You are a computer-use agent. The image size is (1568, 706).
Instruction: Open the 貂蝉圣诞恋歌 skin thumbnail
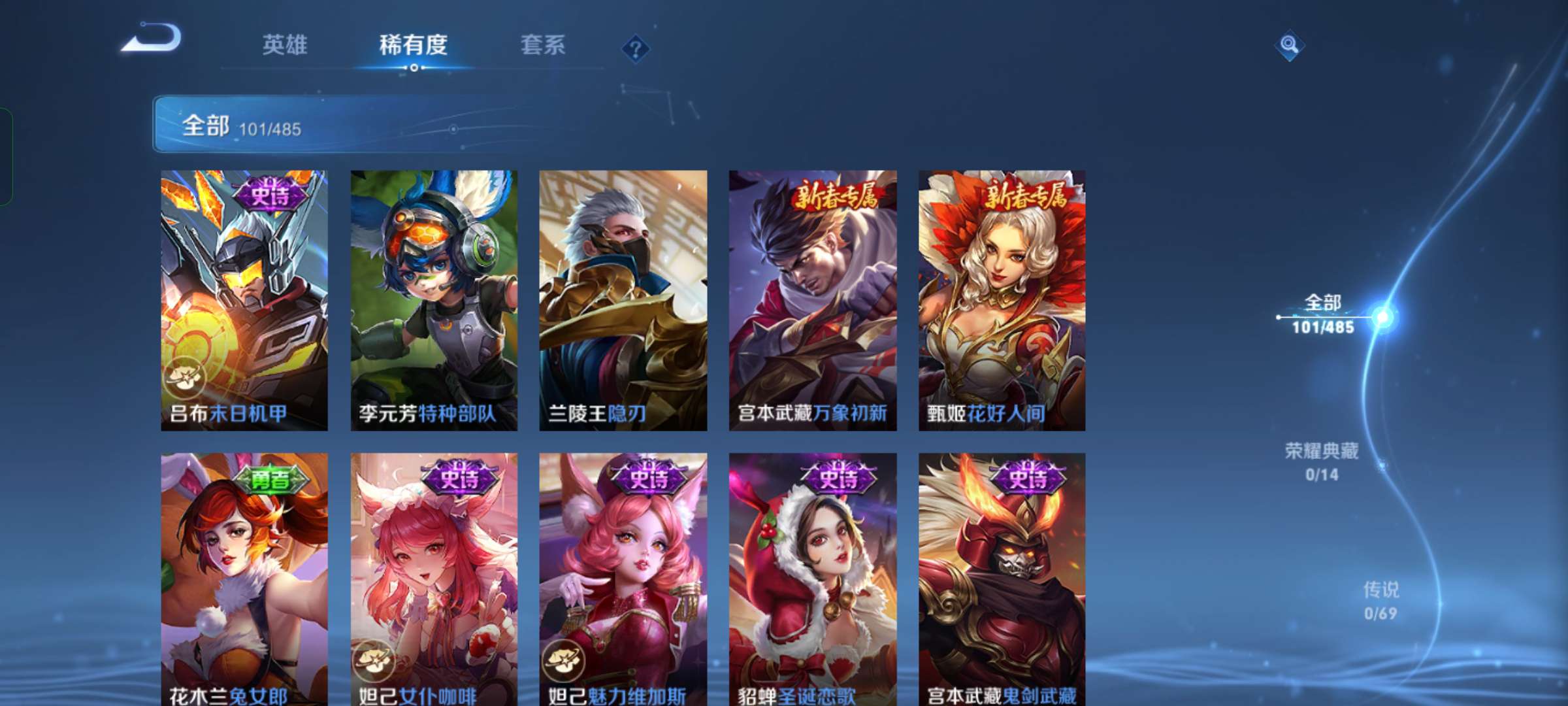point(811,575)
